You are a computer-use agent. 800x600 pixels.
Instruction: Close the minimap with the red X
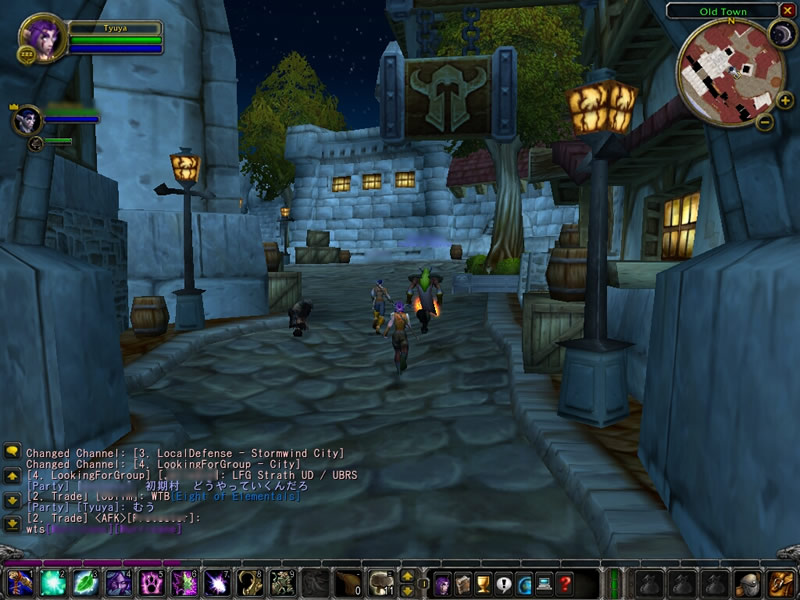pos(787,11)
